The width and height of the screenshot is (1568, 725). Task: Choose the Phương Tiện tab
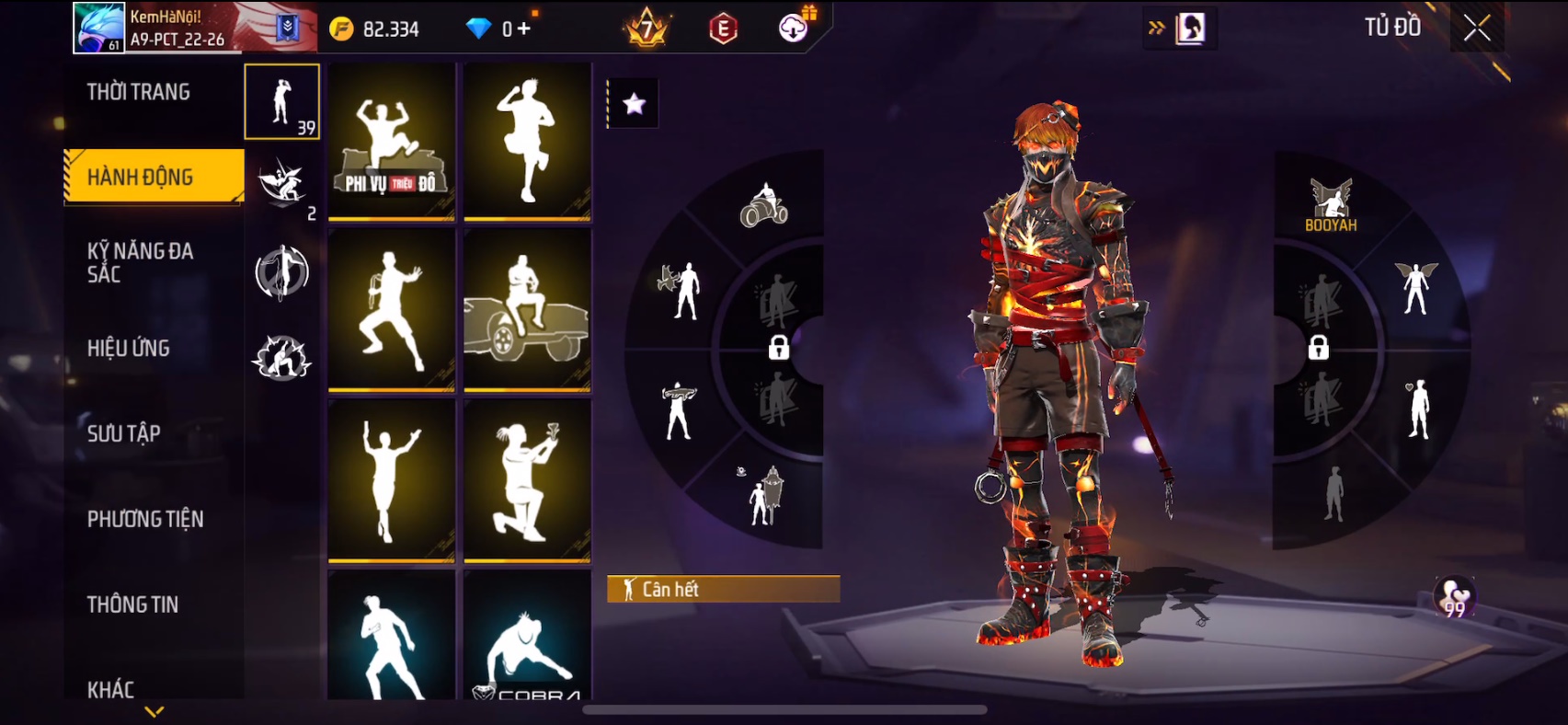tap(145, 519)
